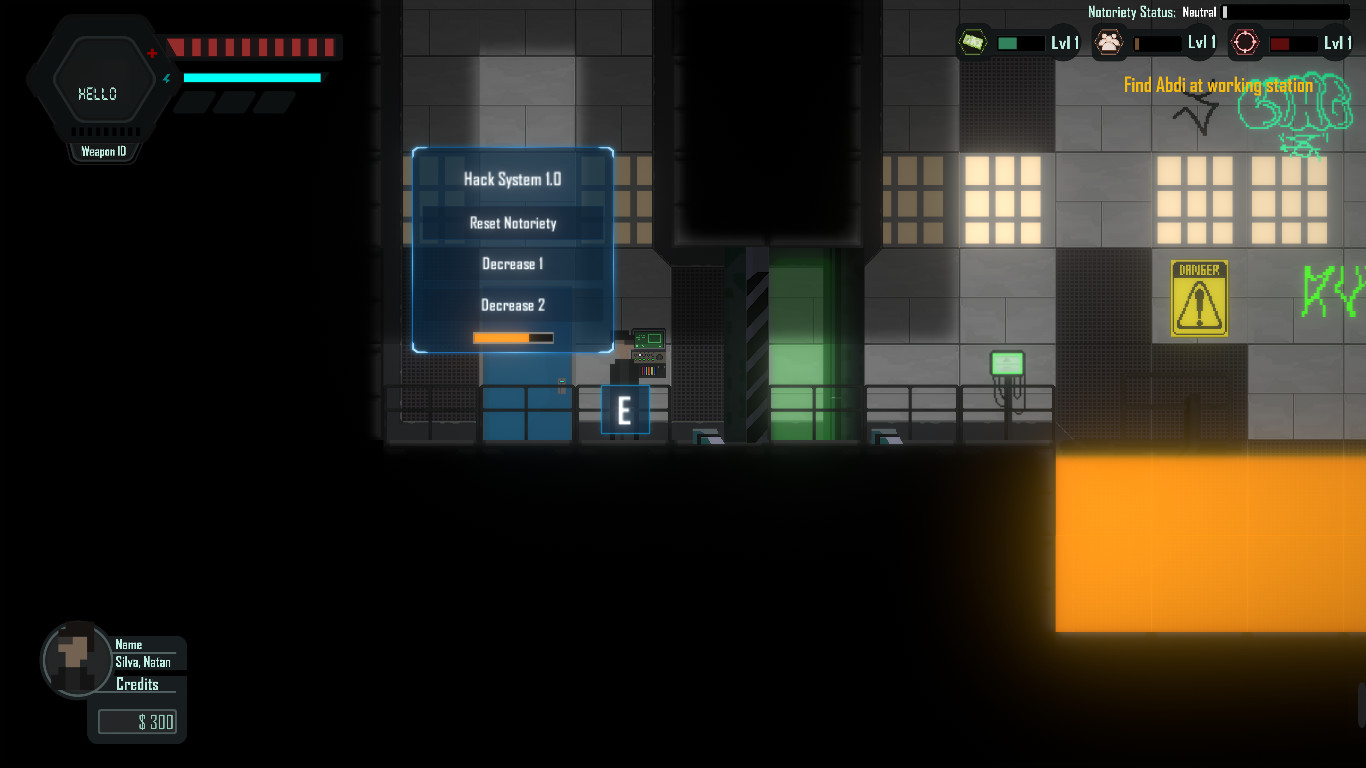Select the crosshair combat skill icon
This screenshot has height=768, width=1366.
1244,43
